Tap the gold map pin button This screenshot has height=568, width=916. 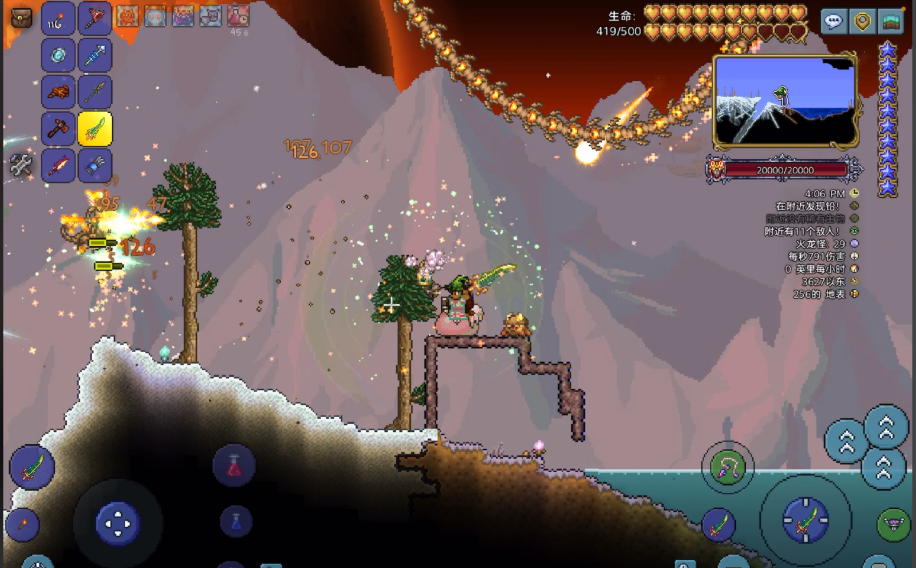[862, 21]
